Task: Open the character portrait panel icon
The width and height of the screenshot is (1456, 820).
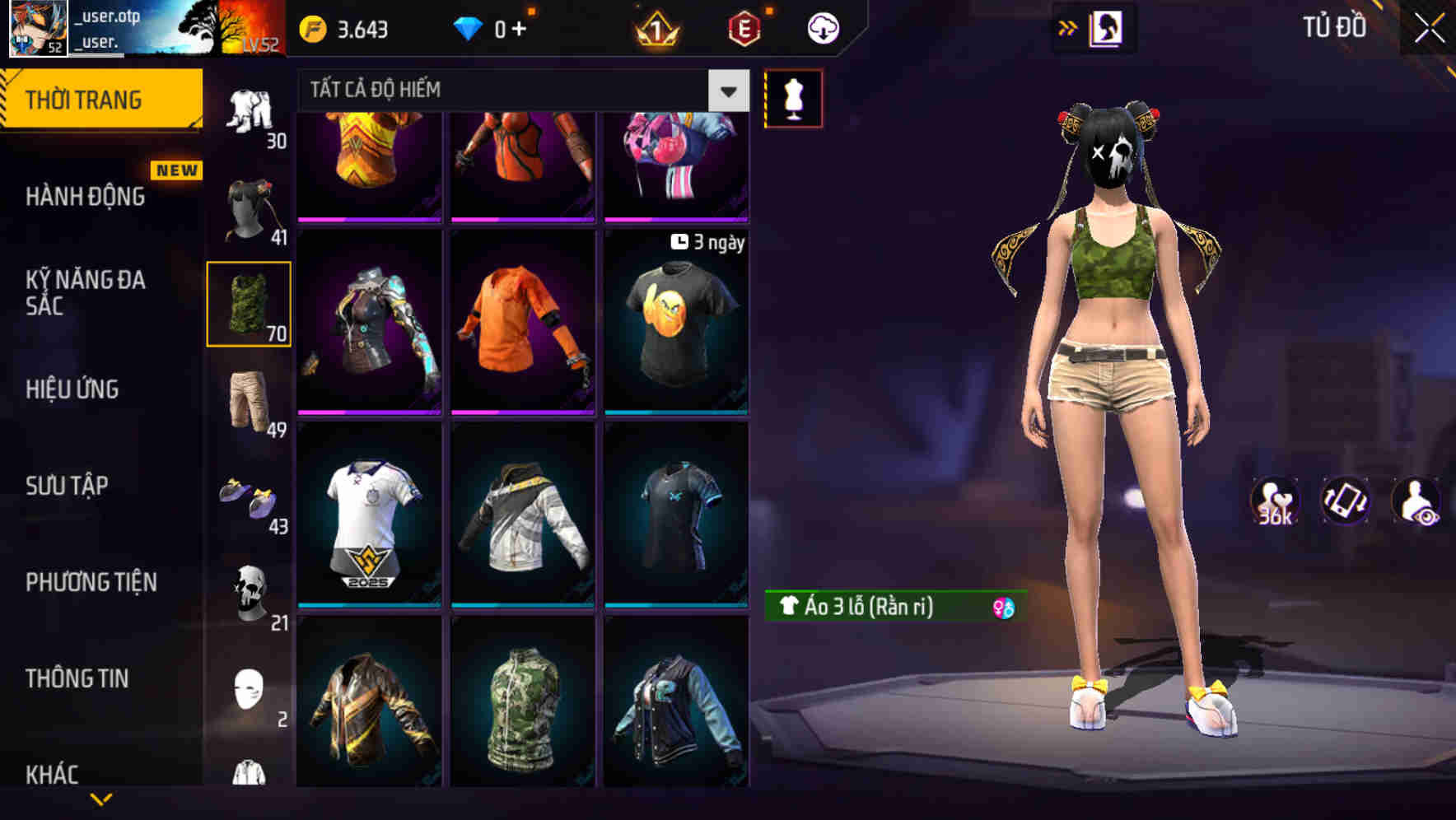Action: (x=1107, y=26)
